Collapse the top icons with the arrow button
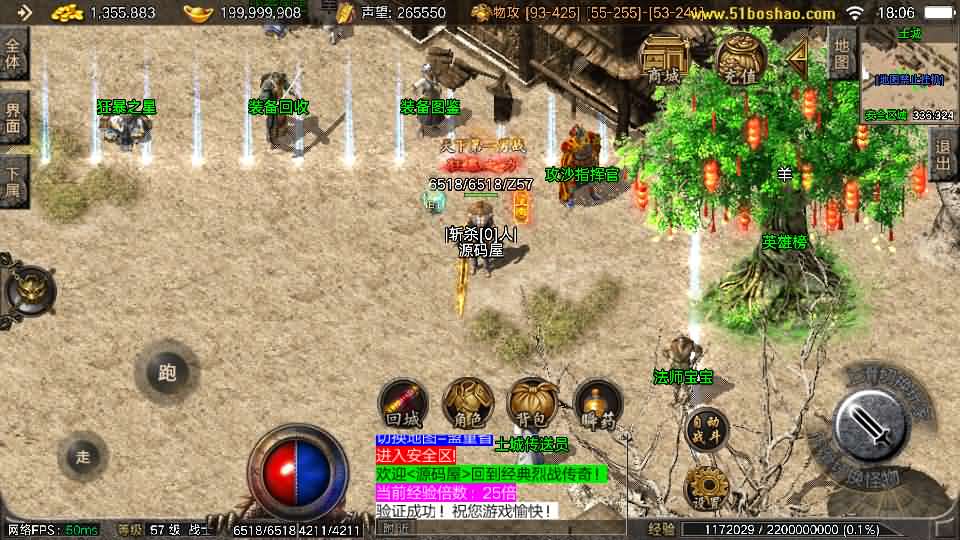 click(x=797, y=60)
